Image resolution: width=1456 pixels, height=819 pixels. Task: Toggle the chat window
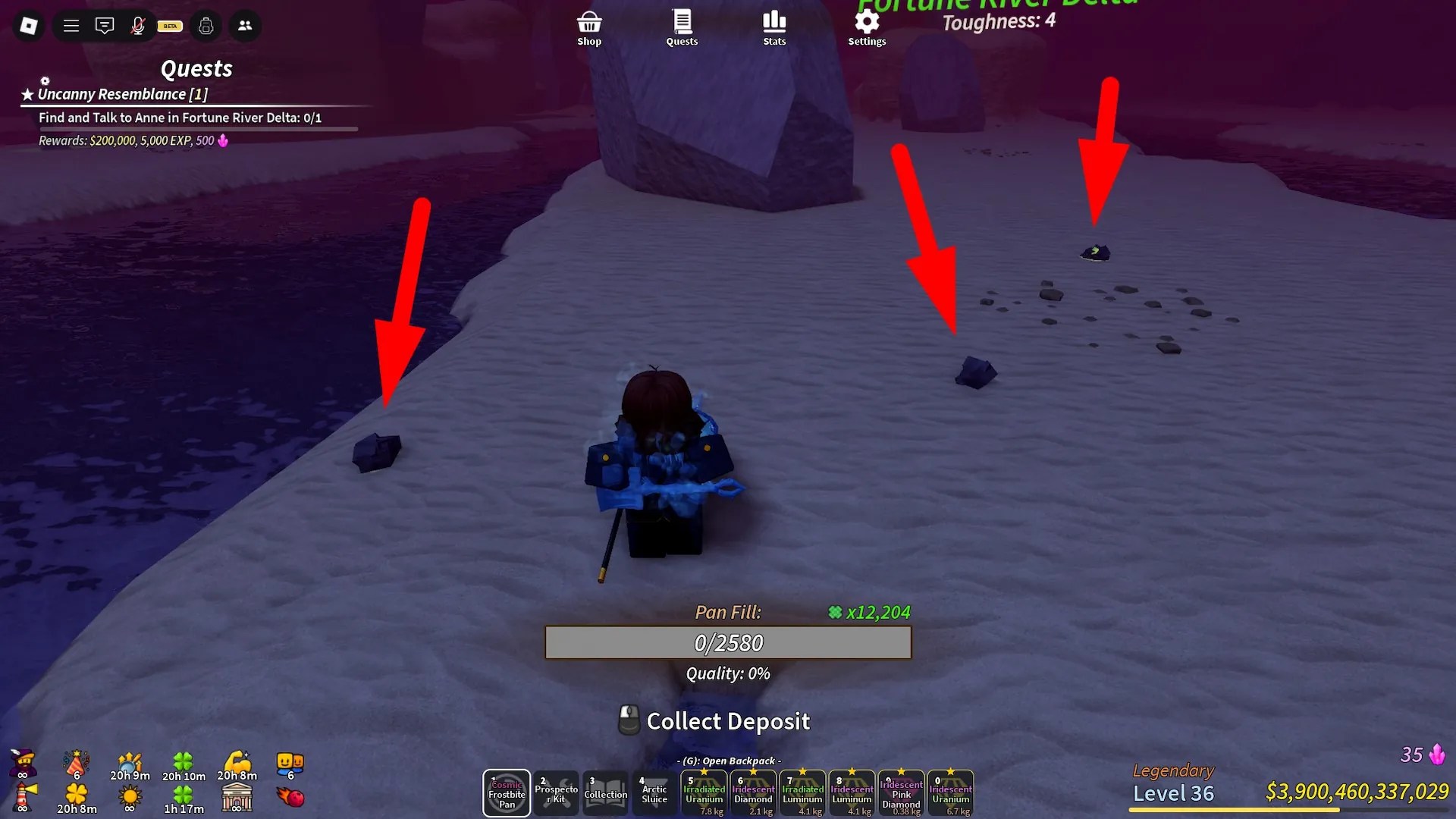tap(105, 25)
